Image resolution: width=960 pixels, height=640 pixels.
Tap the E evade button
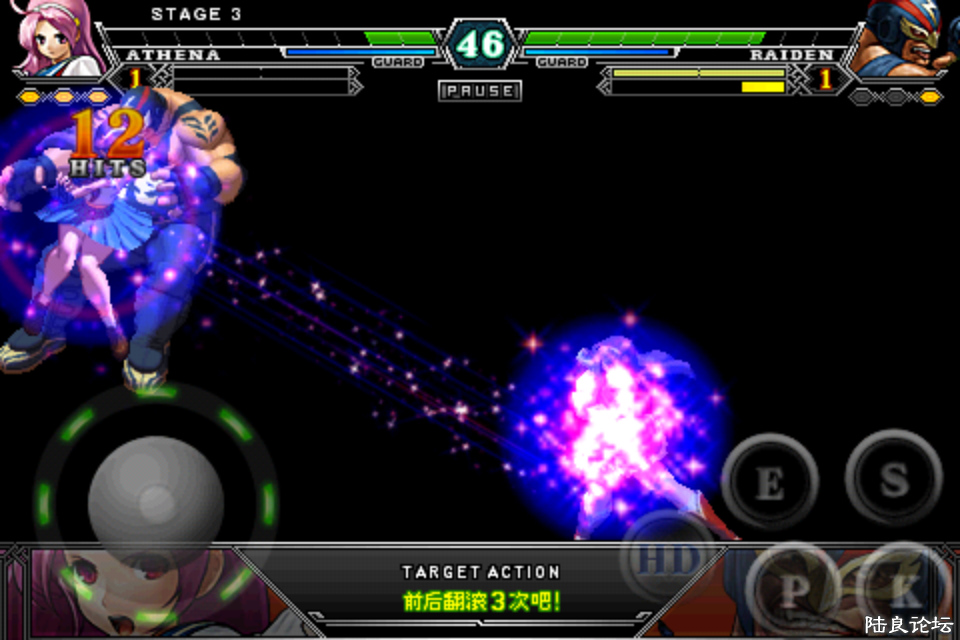pyautogui.click(x=768, y=481)
